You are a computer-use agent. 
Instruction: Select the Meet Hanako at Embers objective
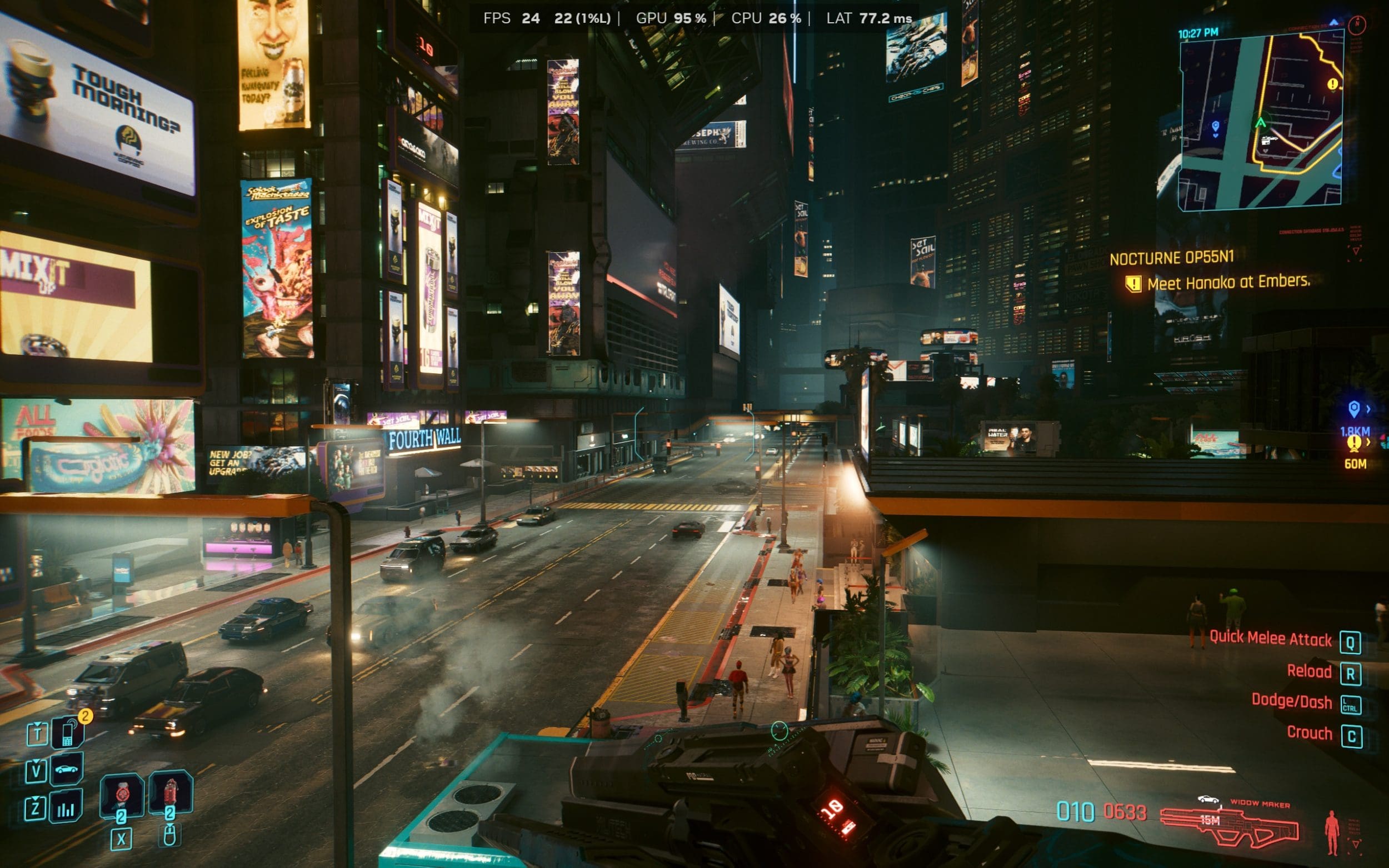click(x=1228, y=282)
